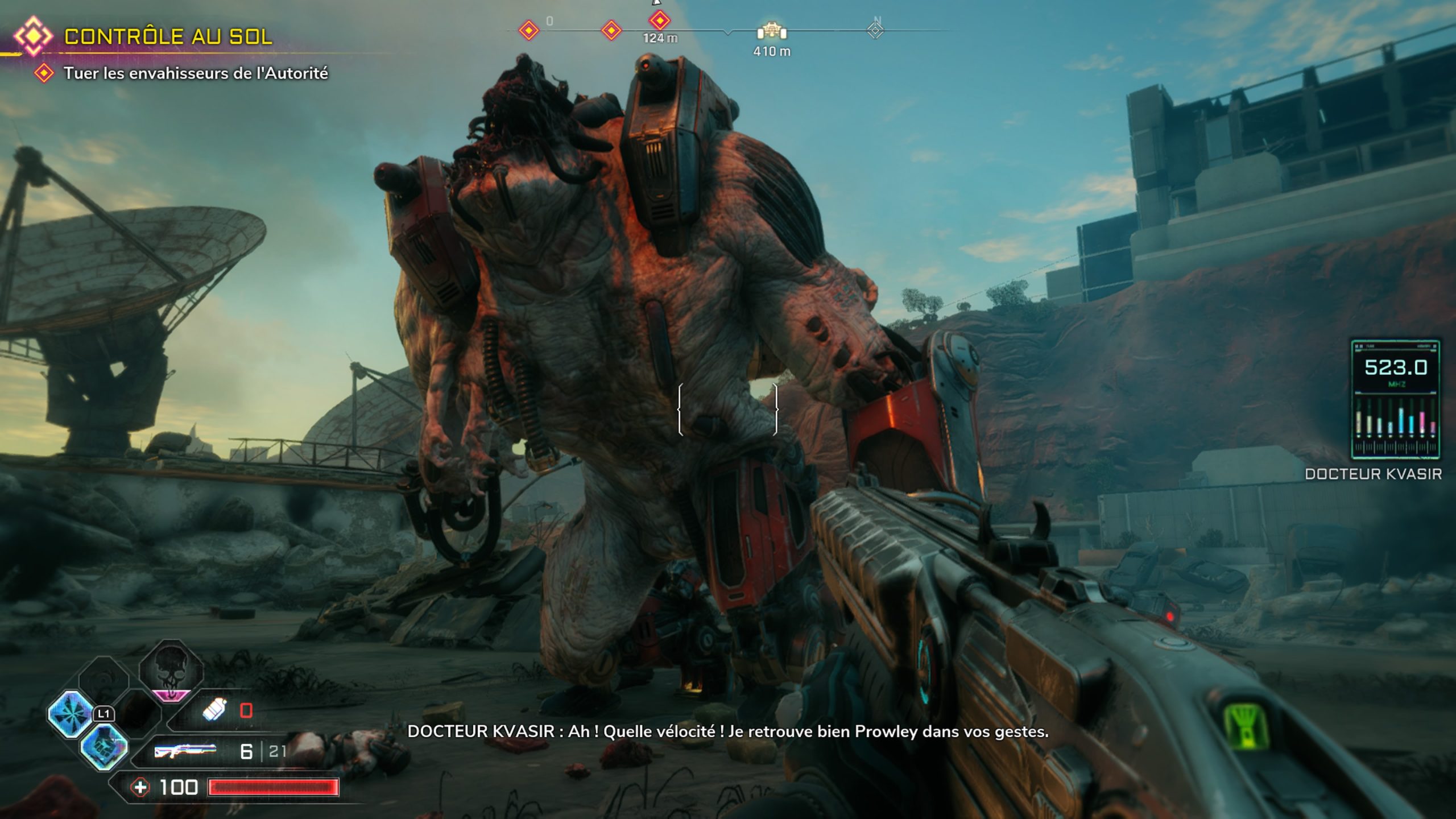Screen dimensions: 1456x819
Task: Select the health infusion bottle item
Action: (214, 710)
